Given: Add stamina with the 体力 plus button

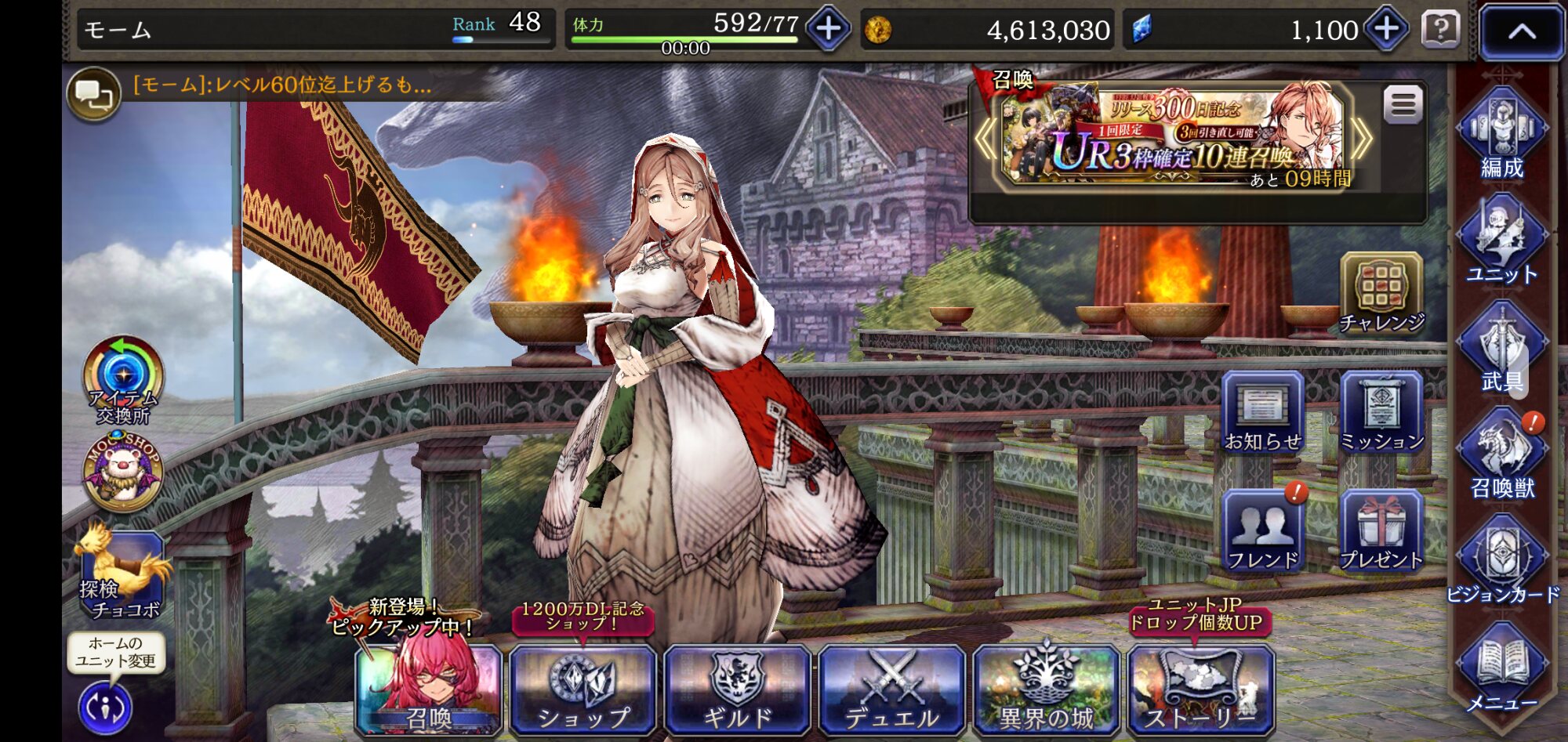Looking at the screenshot, I should [829, 29].
